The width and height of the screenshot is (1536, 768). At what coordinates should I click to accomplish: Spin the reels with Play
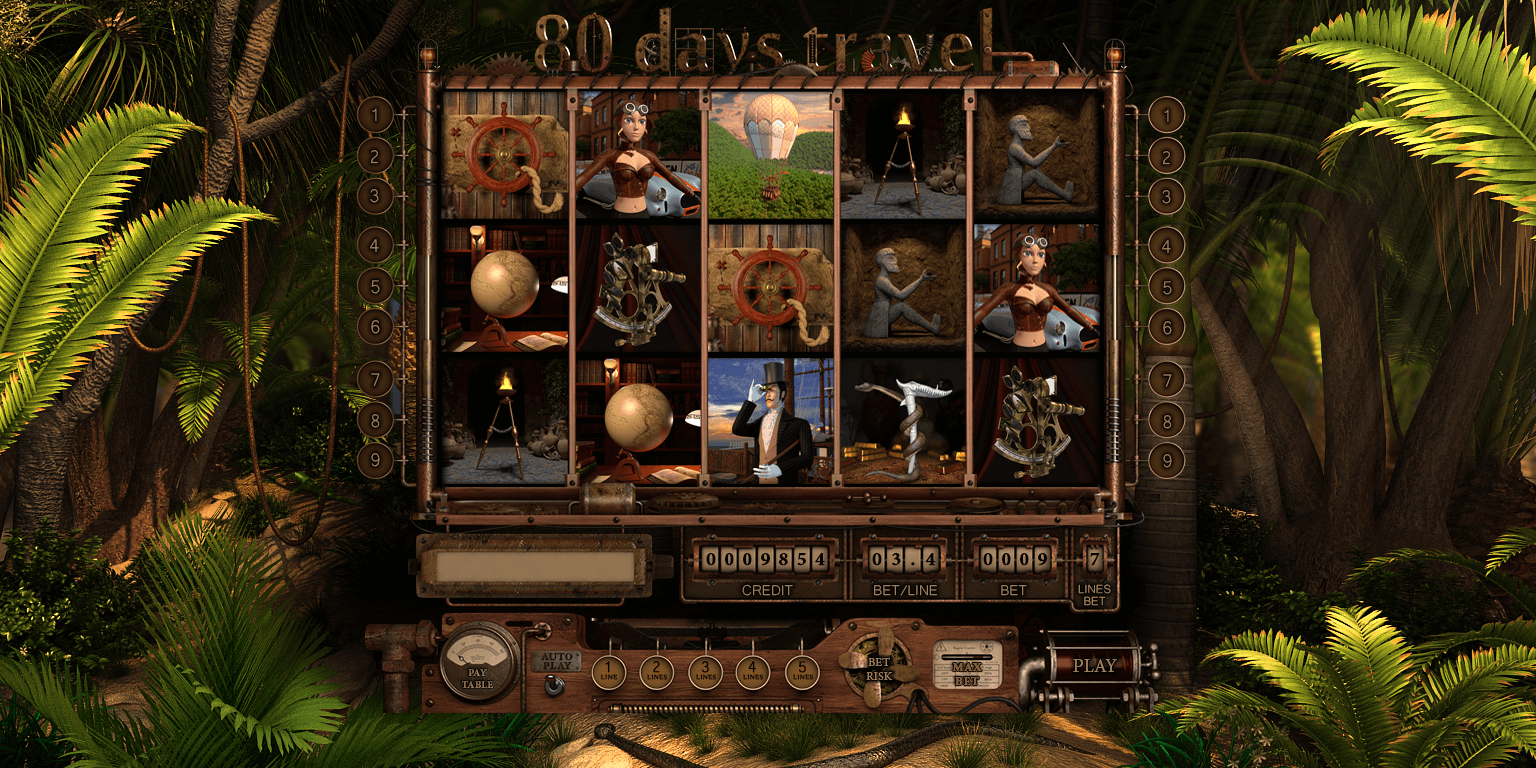tap(1094, 665)
